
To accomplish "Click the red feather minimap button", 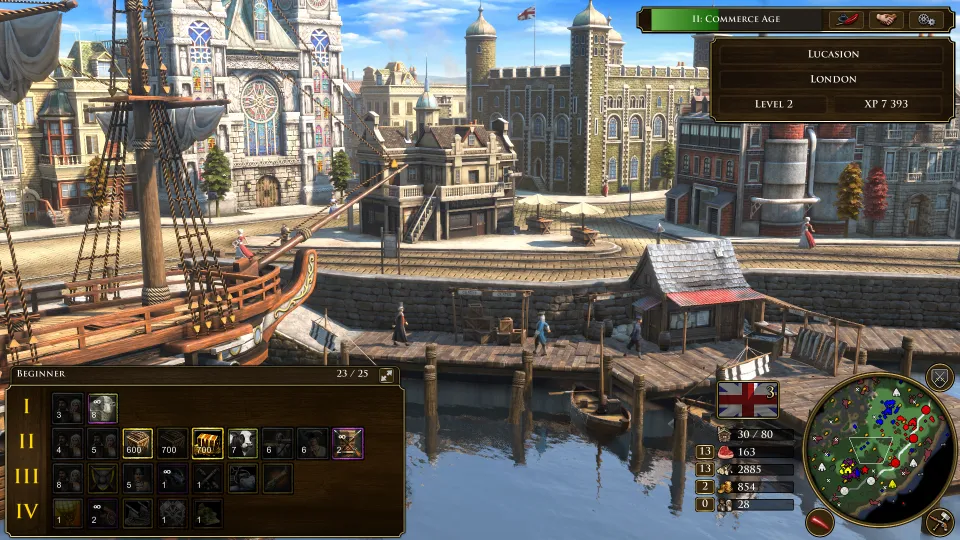I will coord(820,521).
